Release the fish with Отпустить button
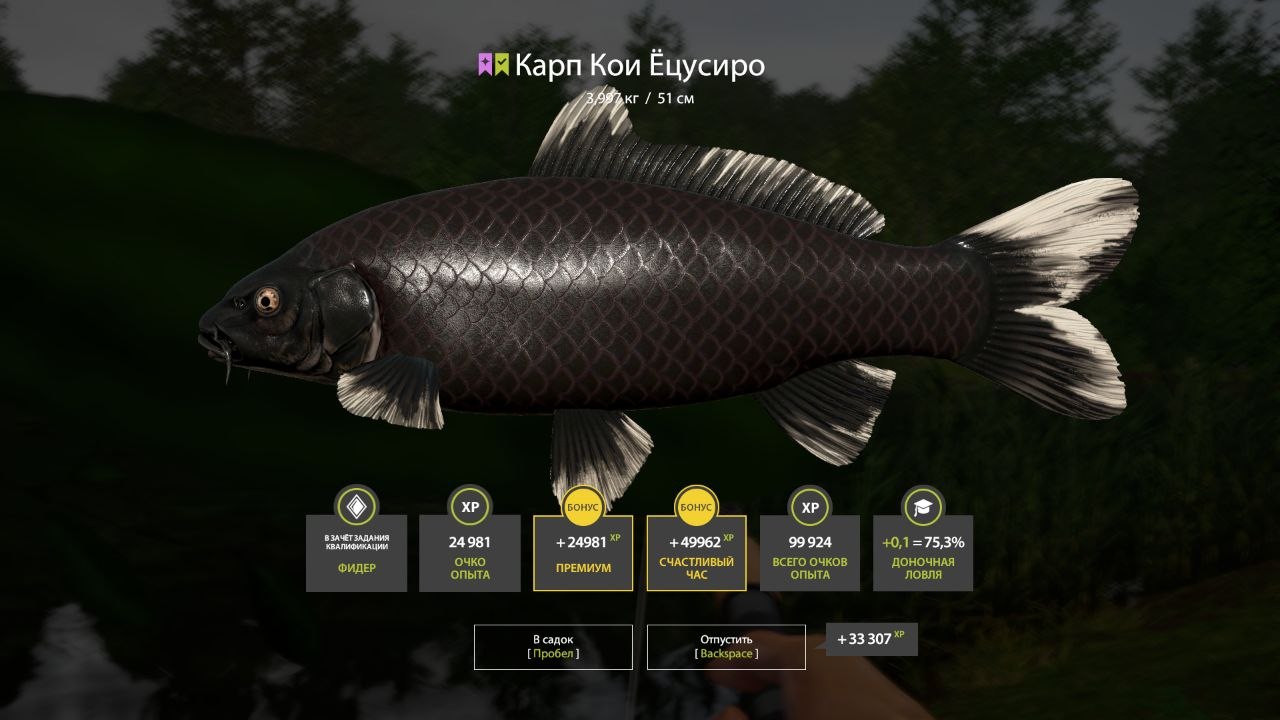The image size is (1280, 720). click(x=726, y=646)
